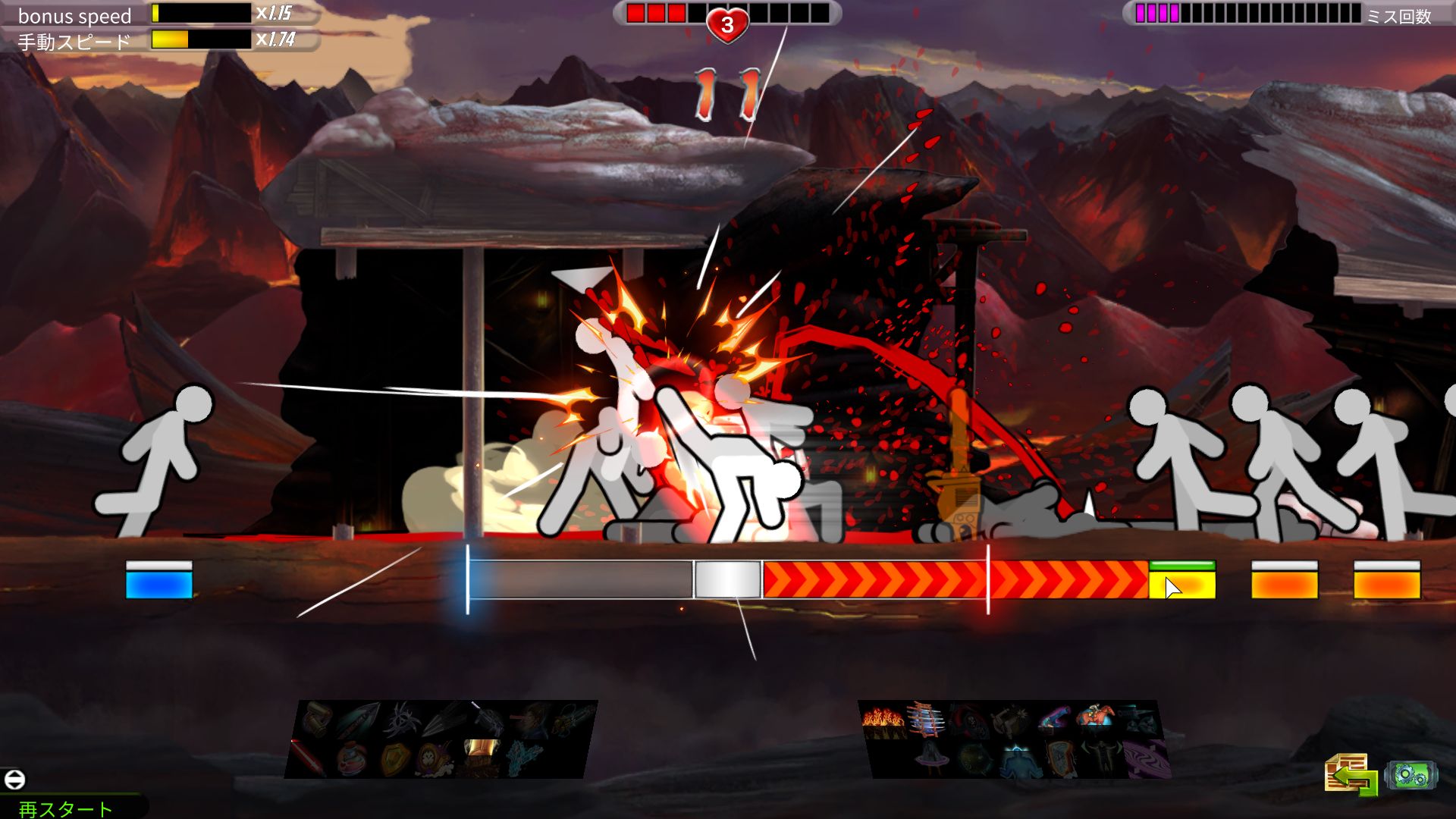
Task: Select the sword rack skill icon
Action: click(x=927, y=718)
